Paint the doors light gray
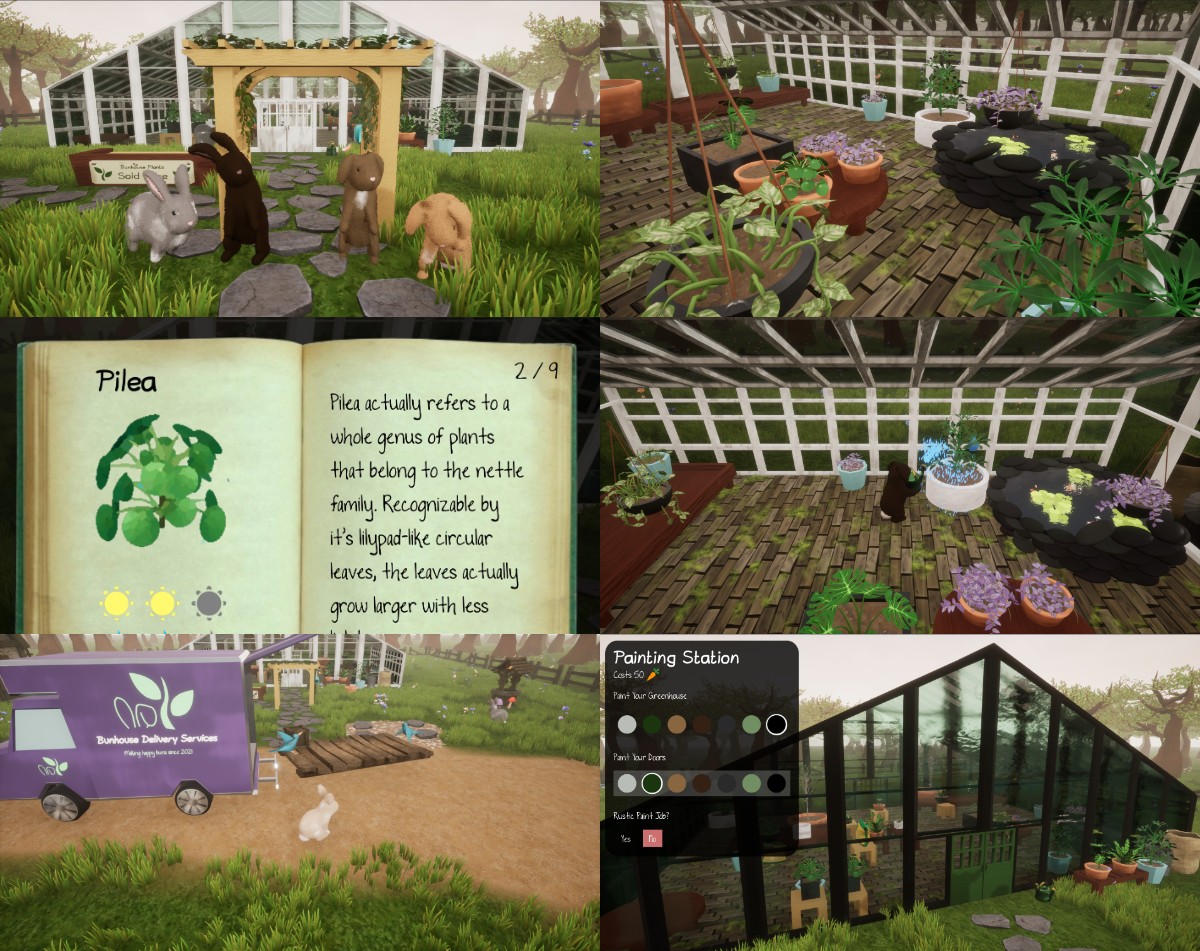 click(x=627, y=783)
